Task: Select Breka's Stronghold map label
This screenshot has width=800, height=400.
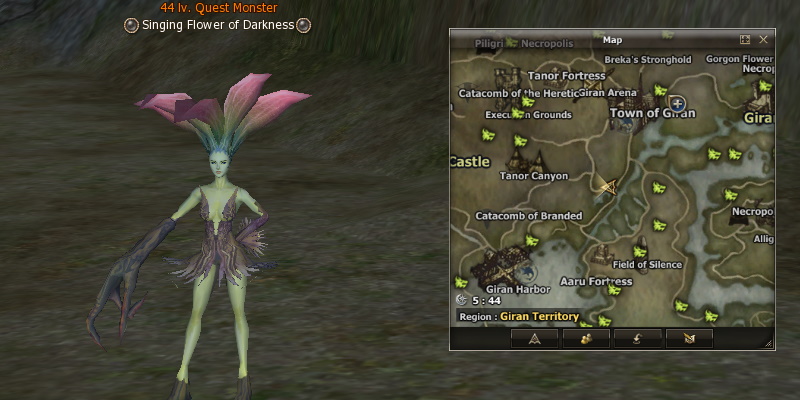Action: (x=647, y=60)
